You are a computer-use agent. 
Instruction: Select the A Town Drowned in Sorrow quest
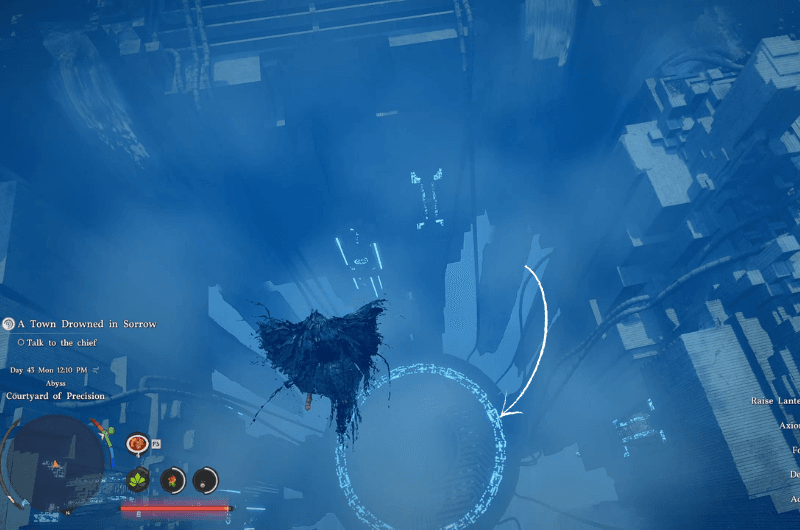[88, 324]
